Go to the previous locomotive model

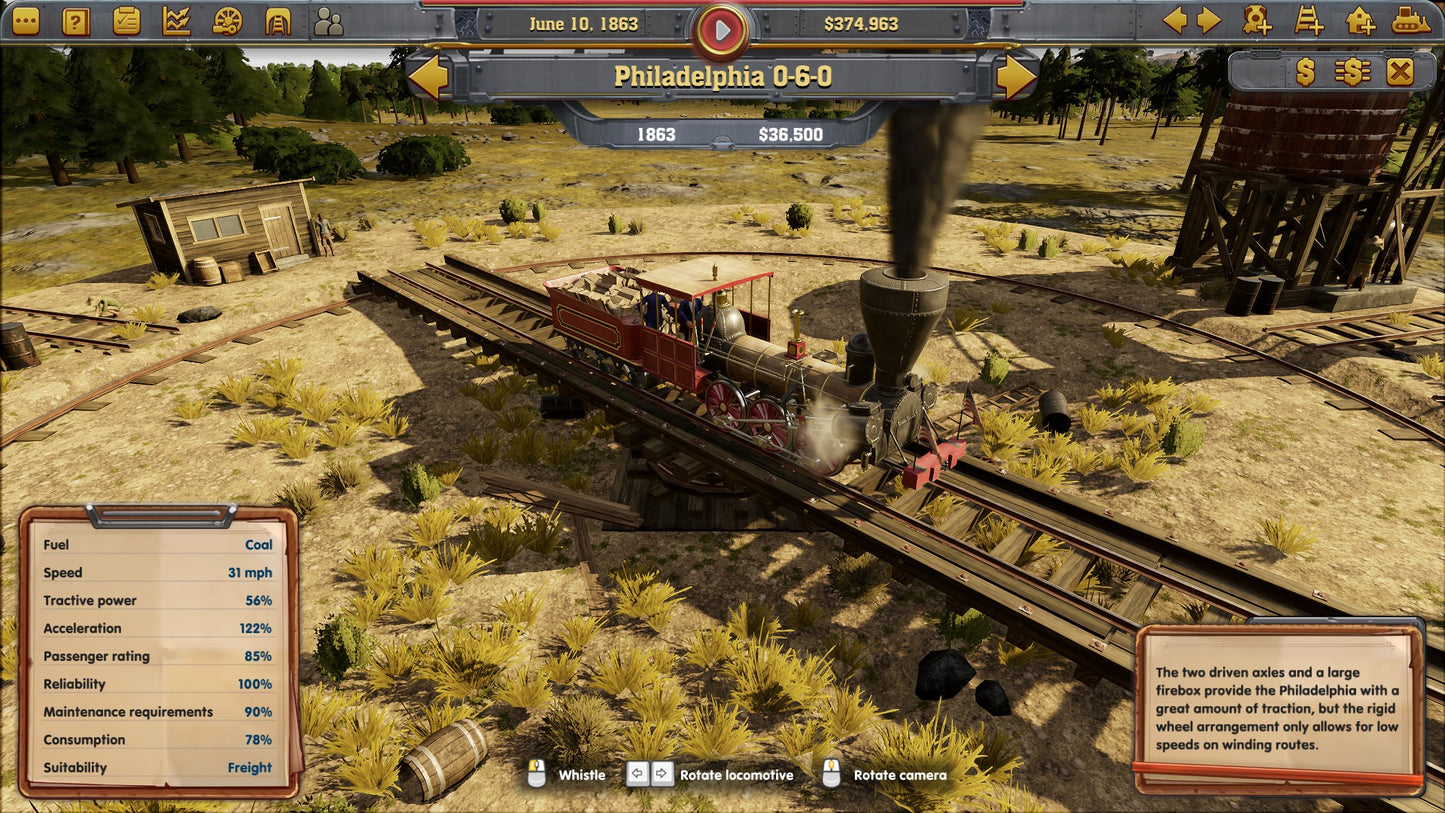coord(429,77)
